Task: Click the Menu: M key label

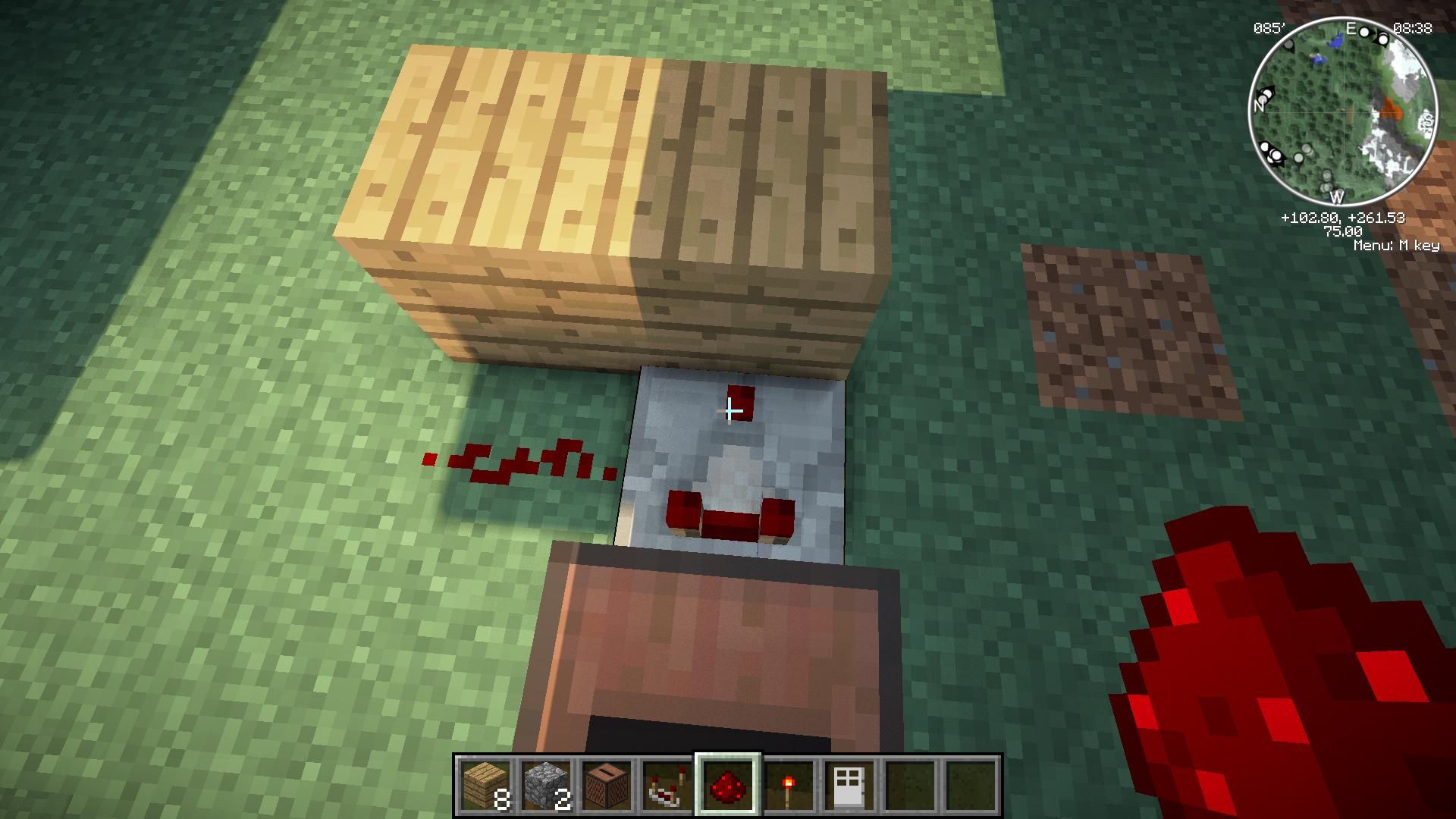Action: click(x=1398, y=245)
